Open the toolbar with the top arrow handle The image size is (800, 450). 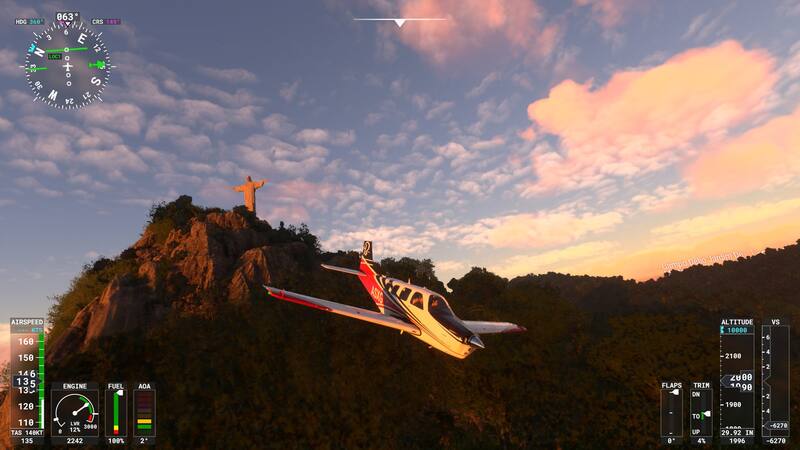[400, 21]
